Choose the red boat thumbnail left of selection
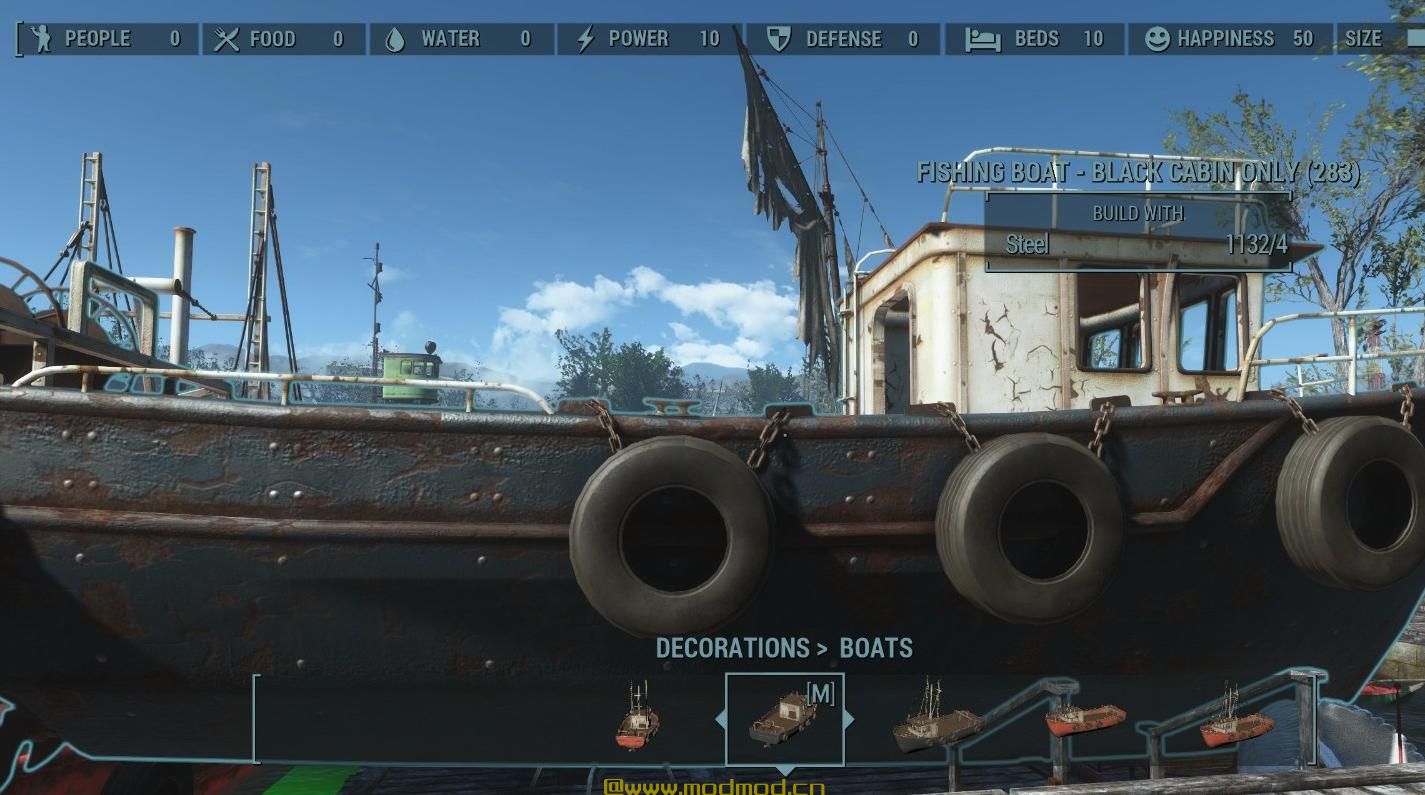This screenshot has width=1425, height=795. coord(637,719)
